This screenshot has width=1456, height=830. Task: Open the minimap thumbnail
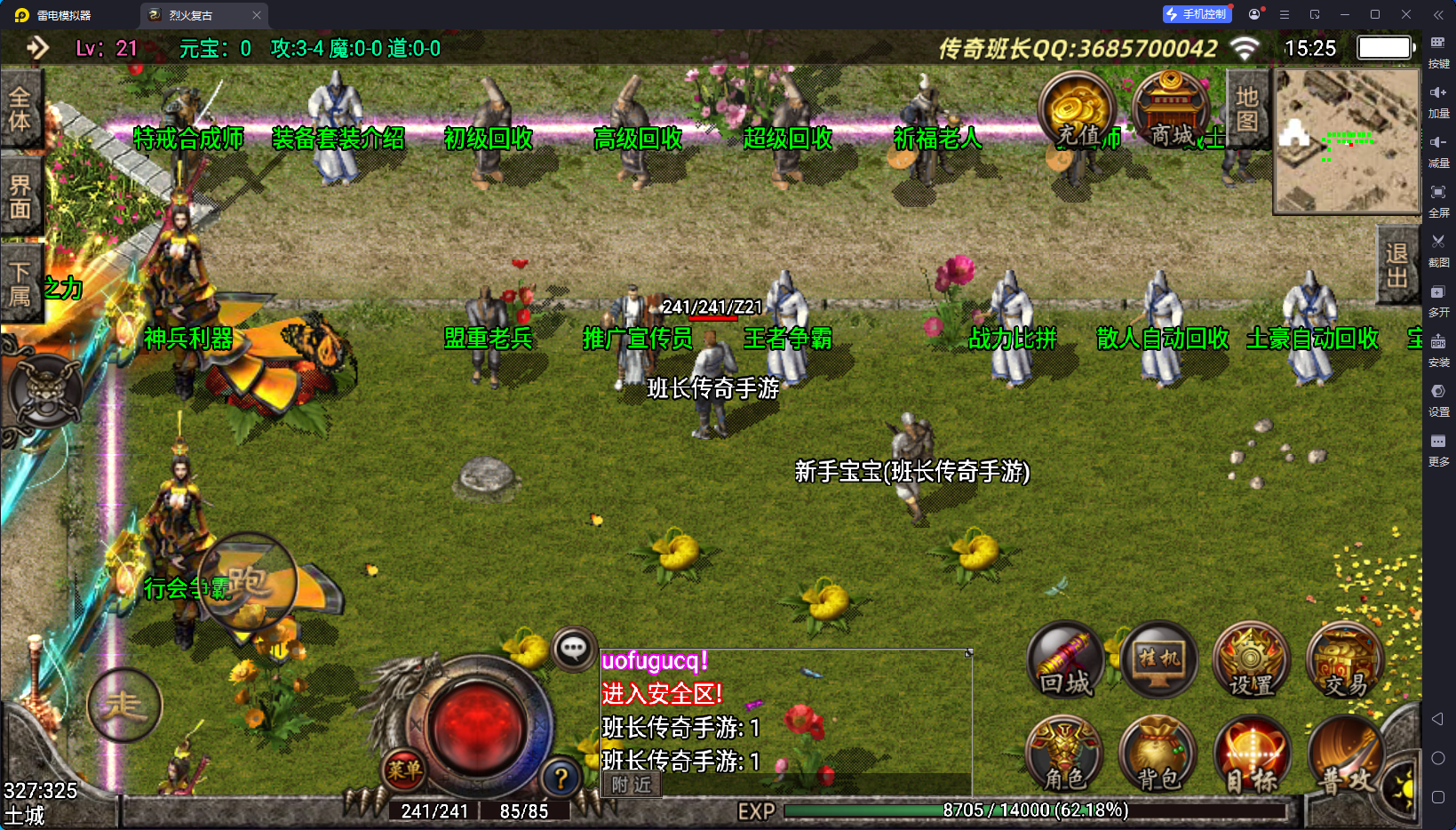[x=1347, y=140]
